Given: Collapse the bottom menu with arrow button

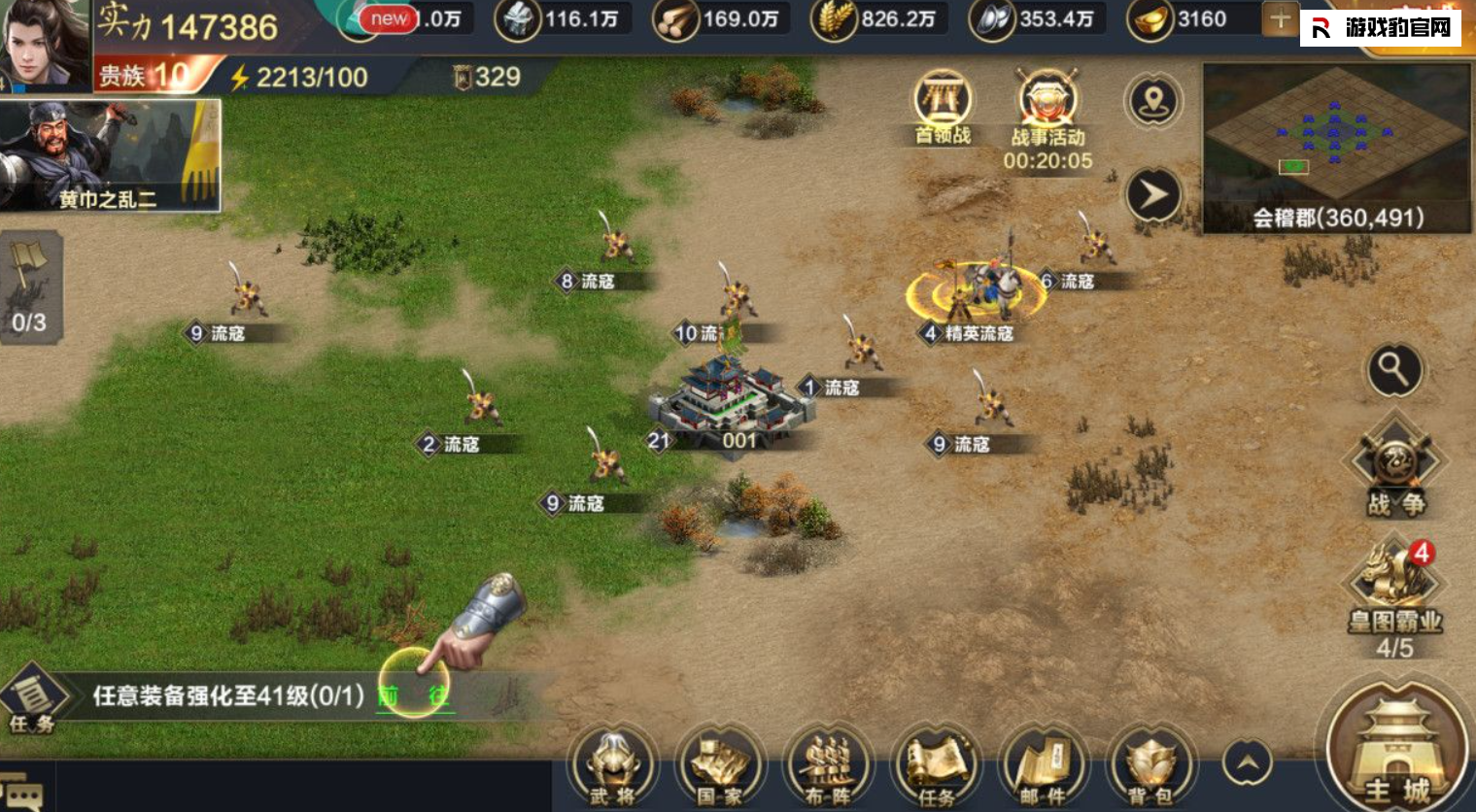Looking at the screenshot, I should coord(1248,763).
